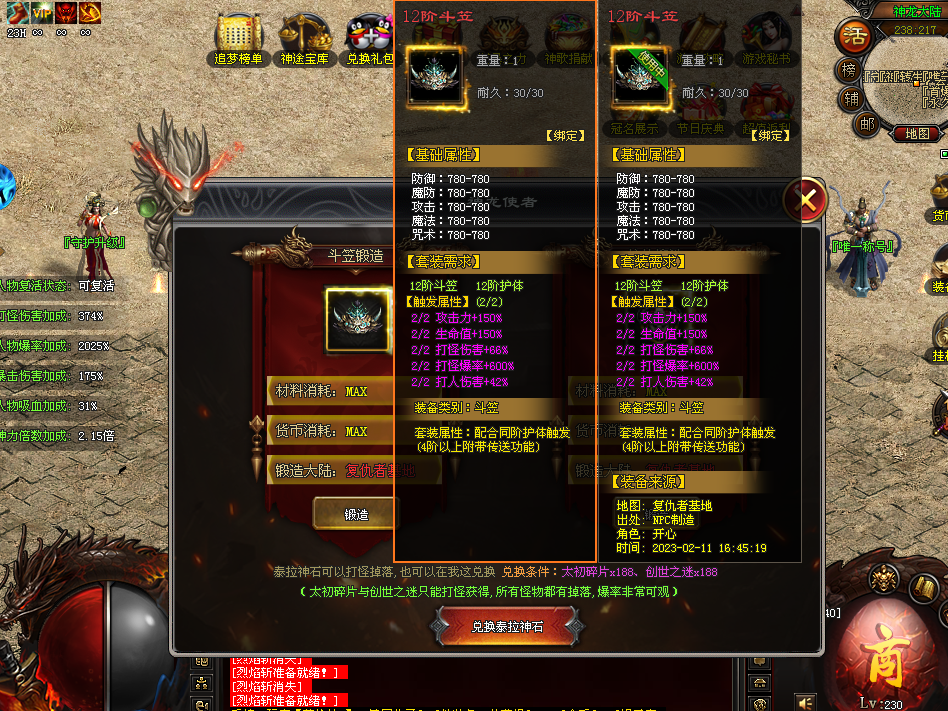The height and width of the screenshot is (711, 948).
Task: Open the 活 activity round button
Action: coord(853,36)
